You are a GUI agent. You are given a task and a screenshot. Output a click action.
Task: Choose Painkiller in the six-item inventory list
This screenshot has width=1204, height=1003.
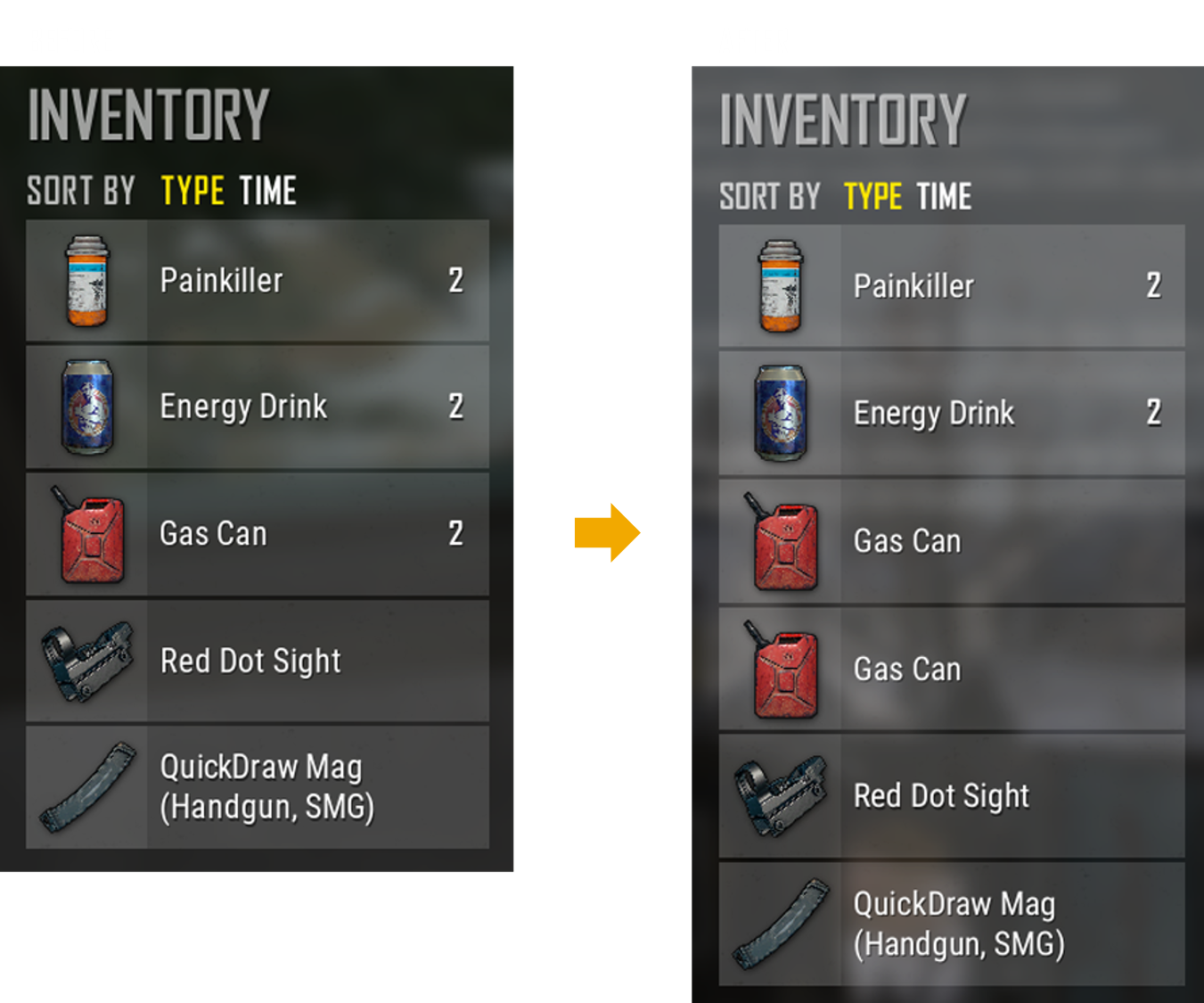point(951,286)
